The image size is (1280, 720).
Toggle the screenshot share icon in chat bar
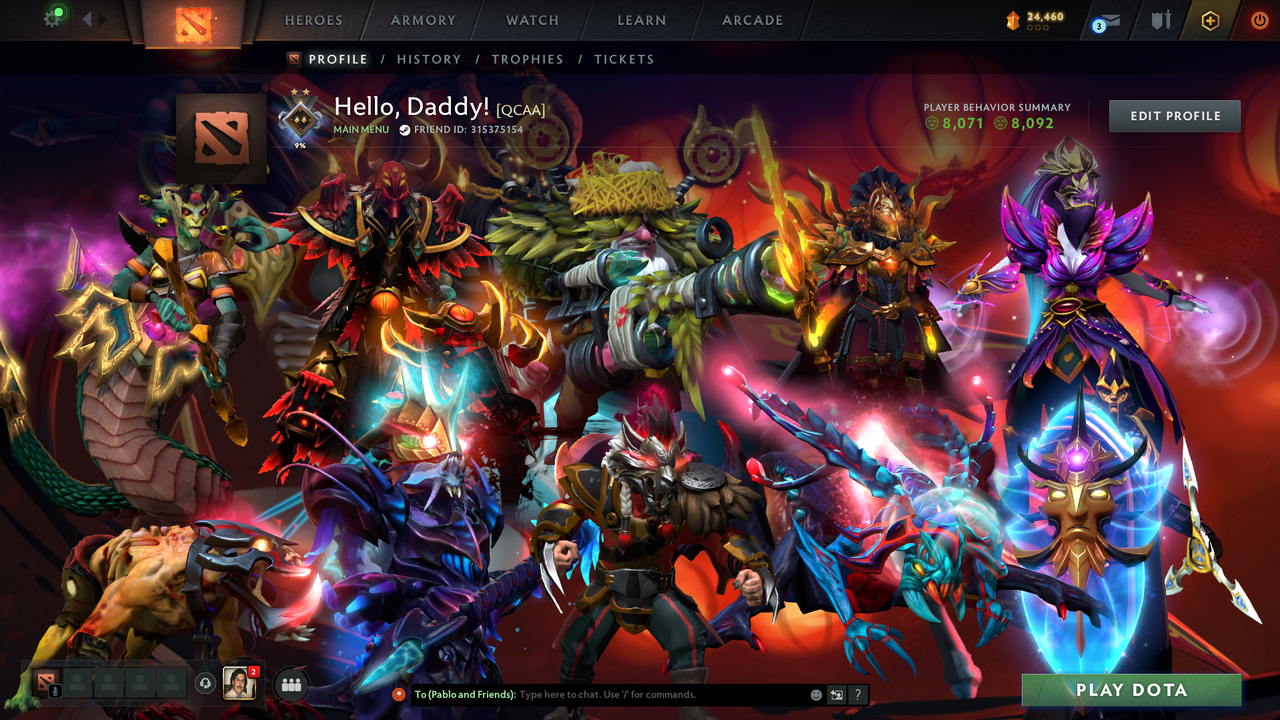pyautogui.click(x=836, y=694)
